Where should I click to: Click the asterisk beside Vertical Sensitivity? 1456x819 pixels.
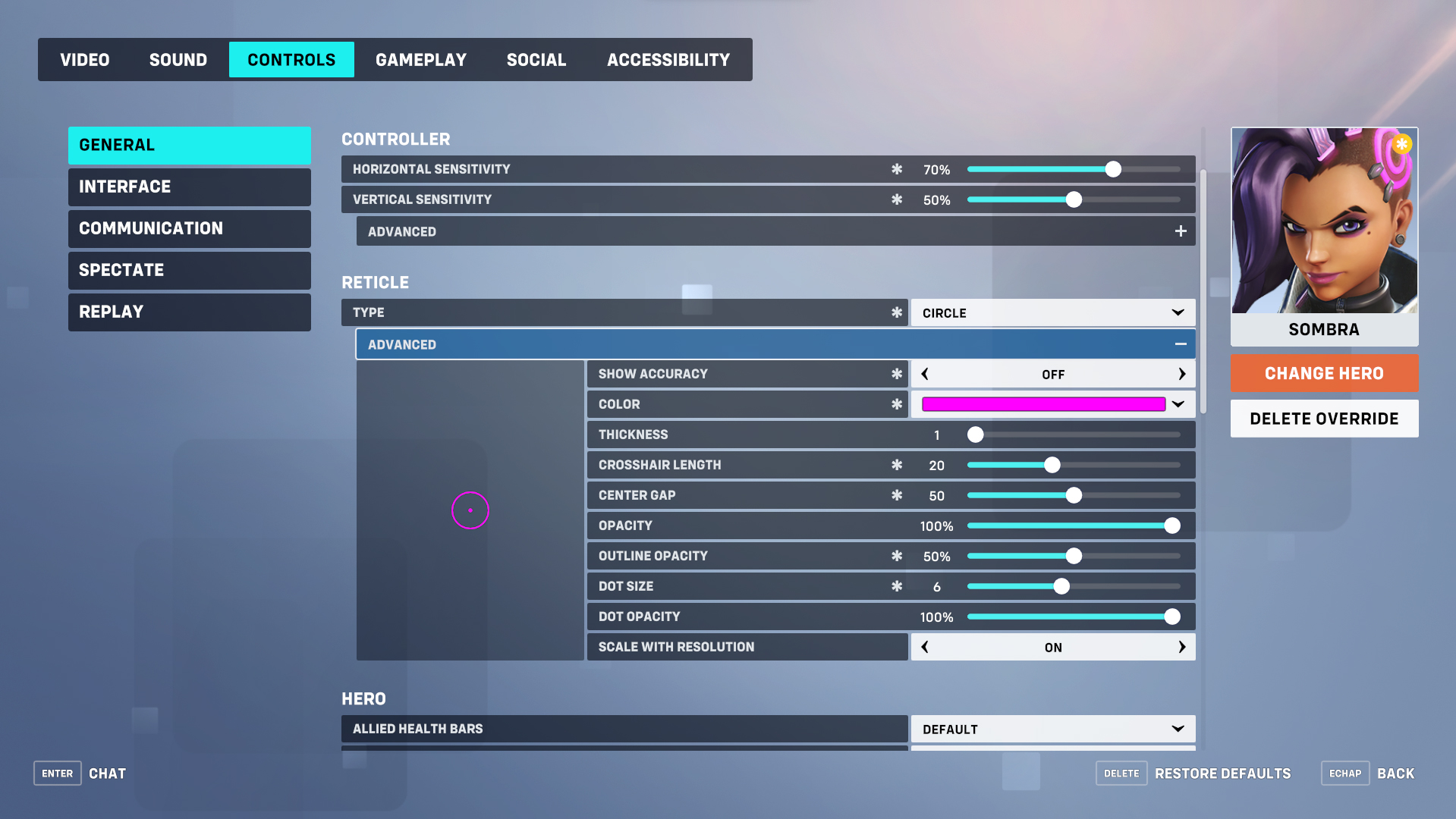[x=897, y=199]
